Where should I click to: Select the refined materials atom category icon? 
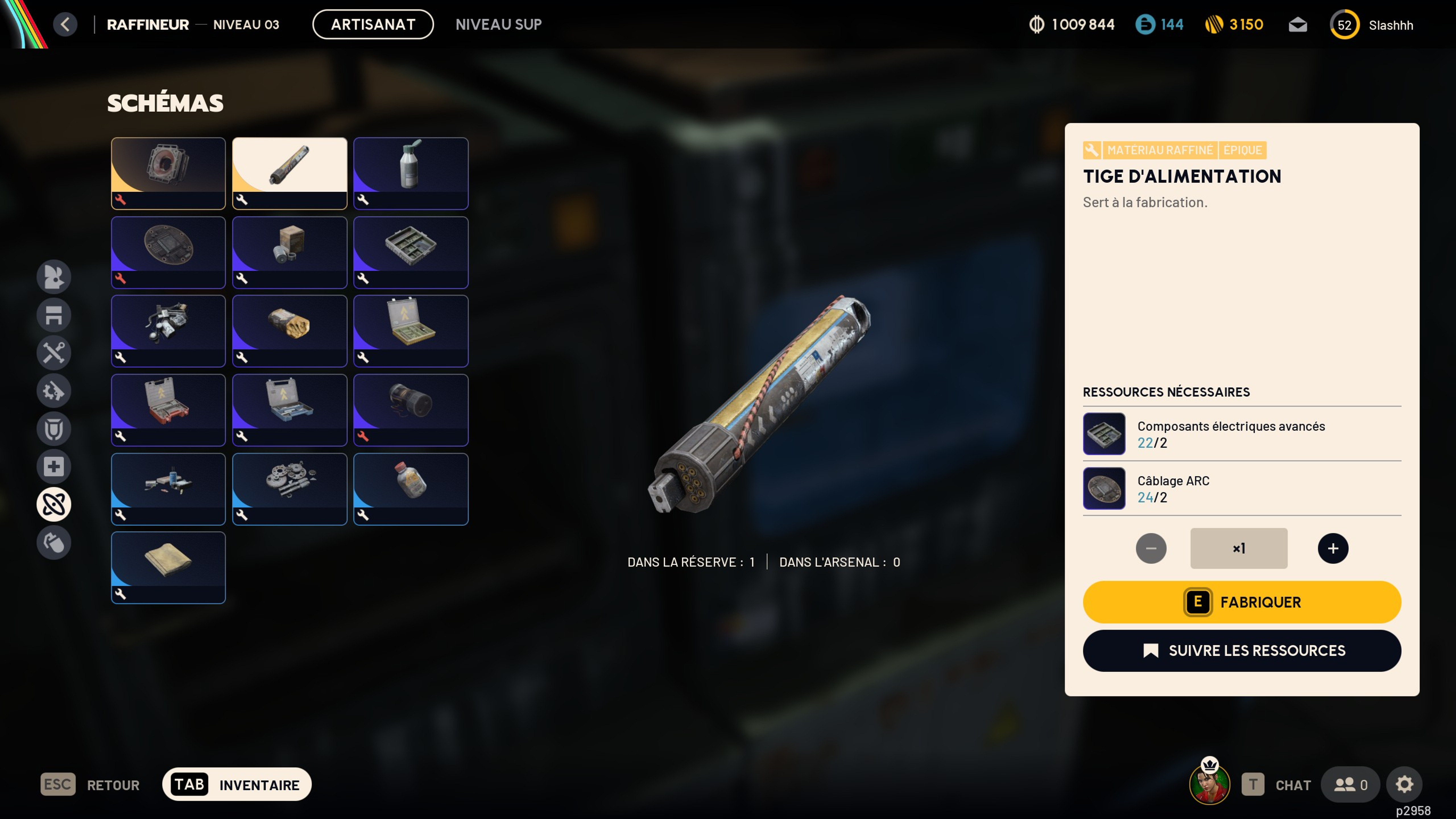click(x=54, y=504)
